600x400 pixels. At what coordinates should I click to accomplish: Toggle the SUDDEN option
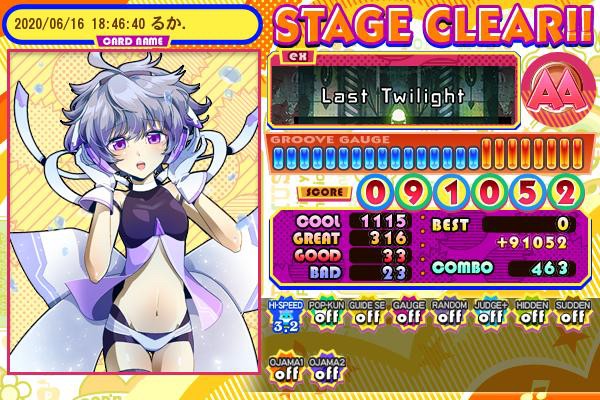pyautogui.click(x=571, y=317)
